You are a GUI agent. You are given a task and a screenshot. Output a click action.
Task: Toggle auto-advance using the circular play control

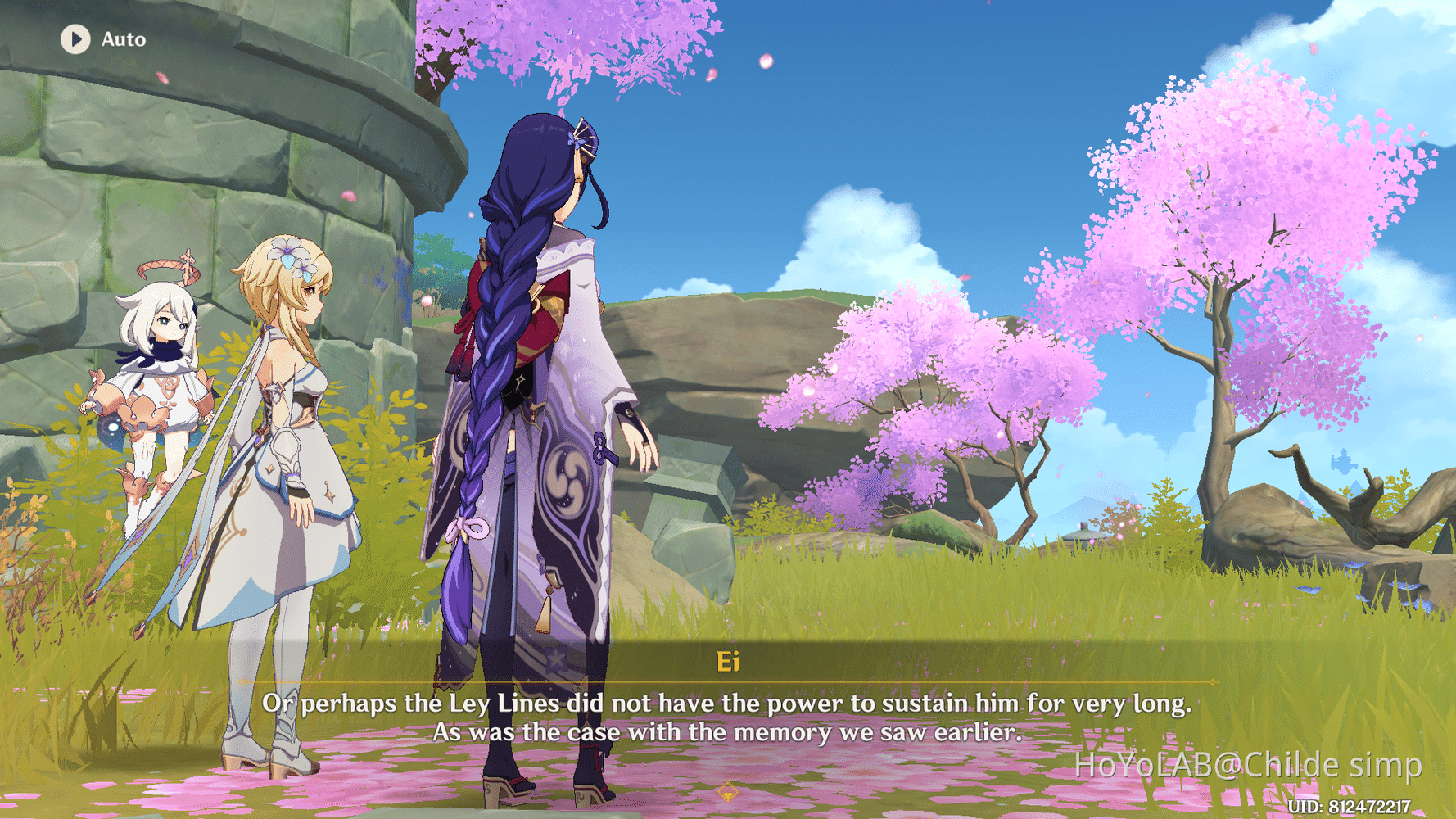(x=75, y=38)
